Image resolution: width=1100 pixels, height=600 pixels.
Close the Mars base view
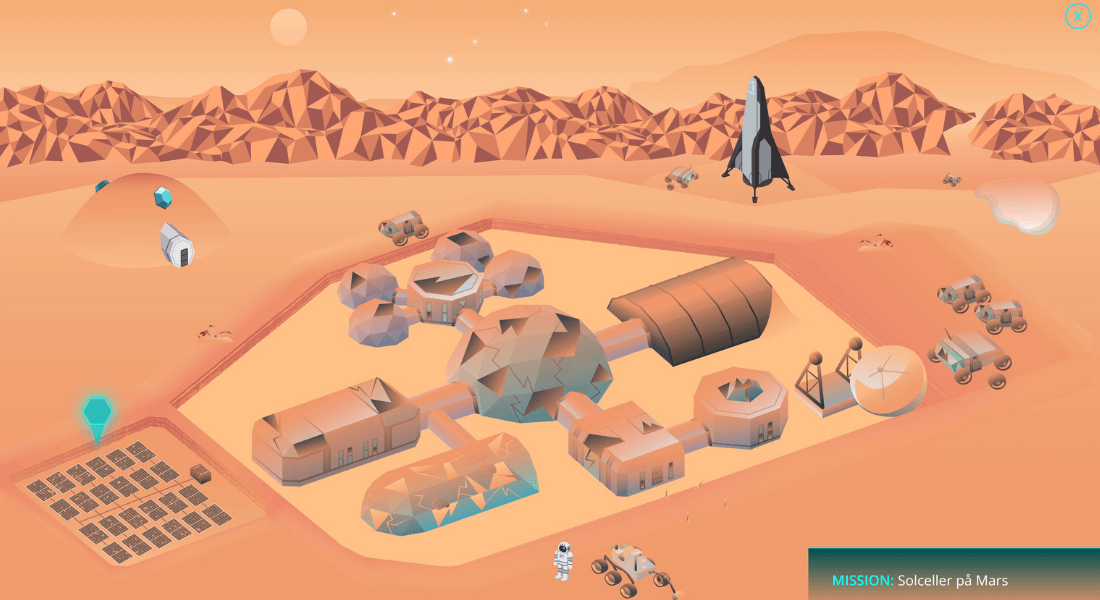[1077, 16]
